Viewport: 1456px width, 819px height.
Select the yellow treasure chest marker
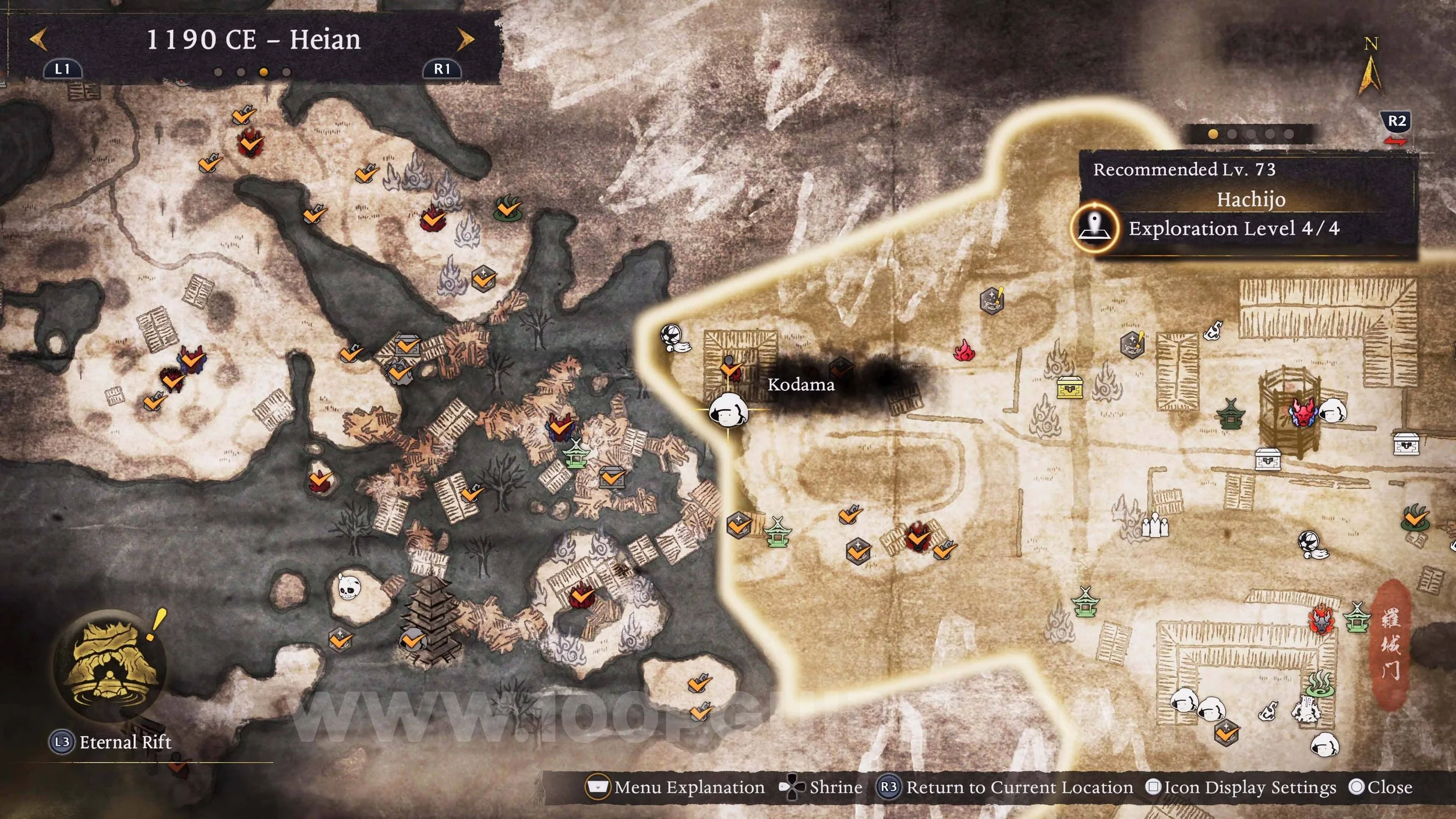point(1070,387)
